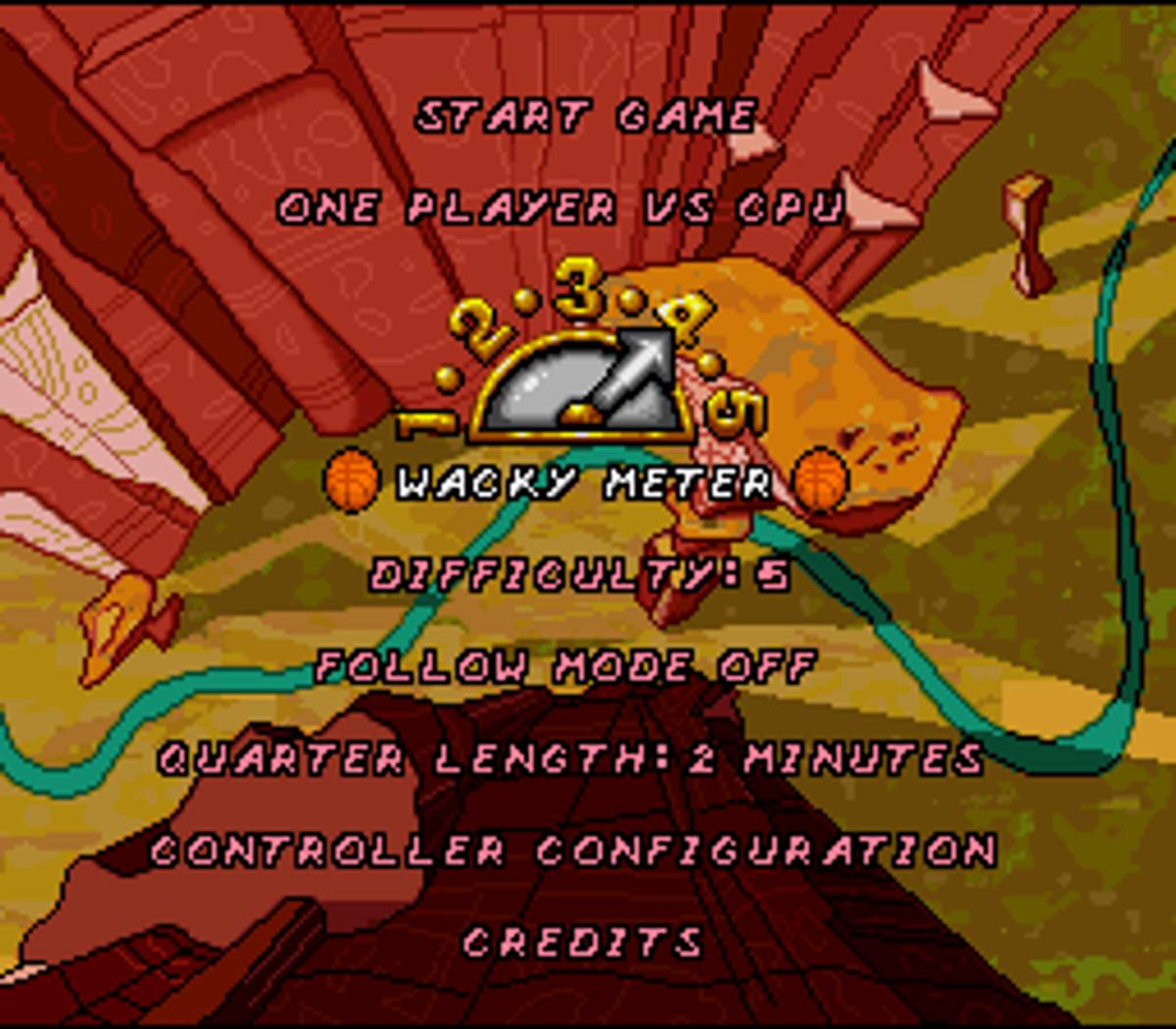Toggle Follow Mode off option
This screenshot has width=1176, height=1029.
coord(565,667)
